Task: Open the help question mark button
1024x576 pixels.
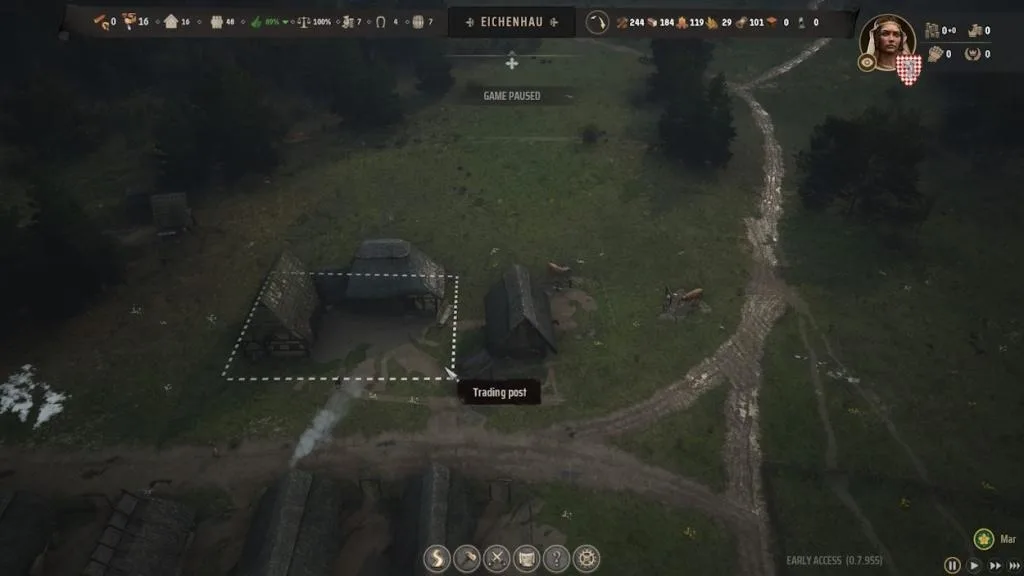Action: click(556, 558)
